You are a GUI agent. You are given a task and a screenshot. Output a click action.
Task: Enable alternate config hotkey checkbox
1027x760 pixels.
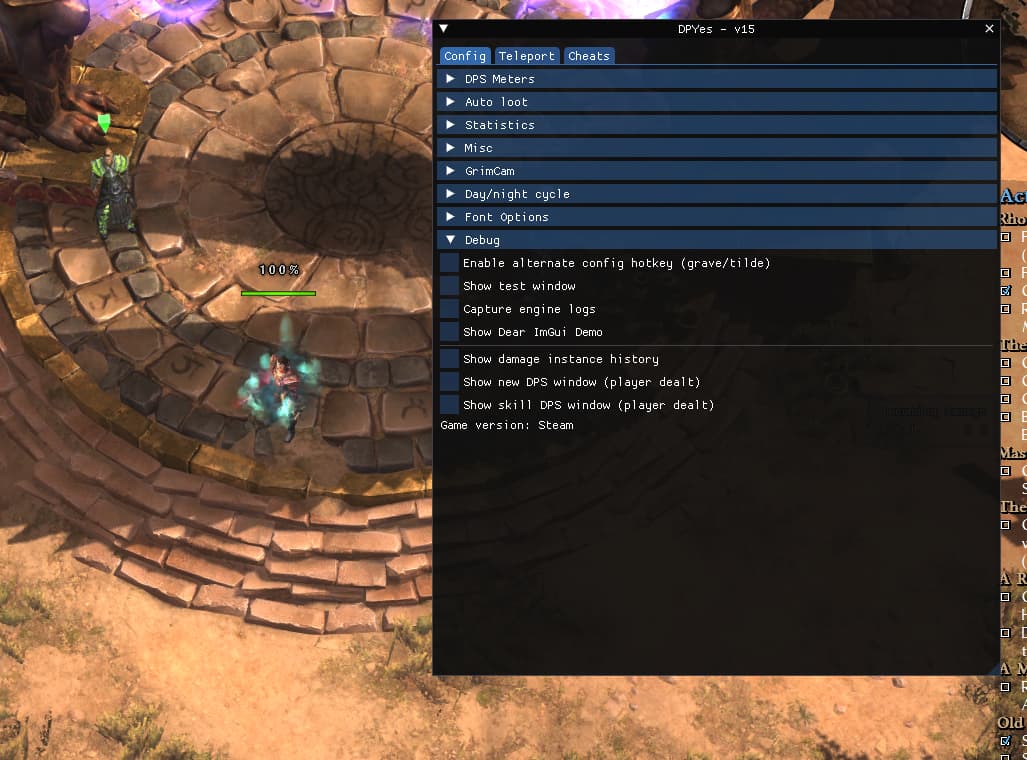[450, 263]
